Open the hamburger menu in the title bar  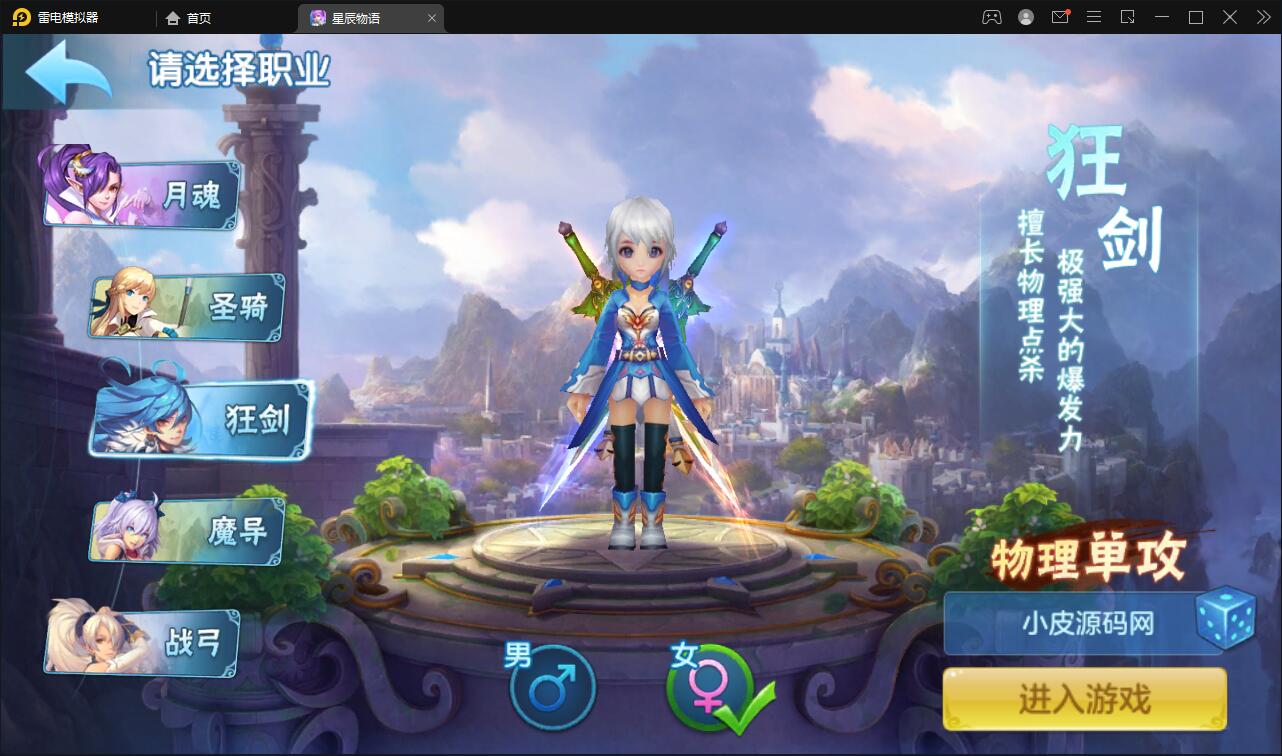click(1094, 17)
